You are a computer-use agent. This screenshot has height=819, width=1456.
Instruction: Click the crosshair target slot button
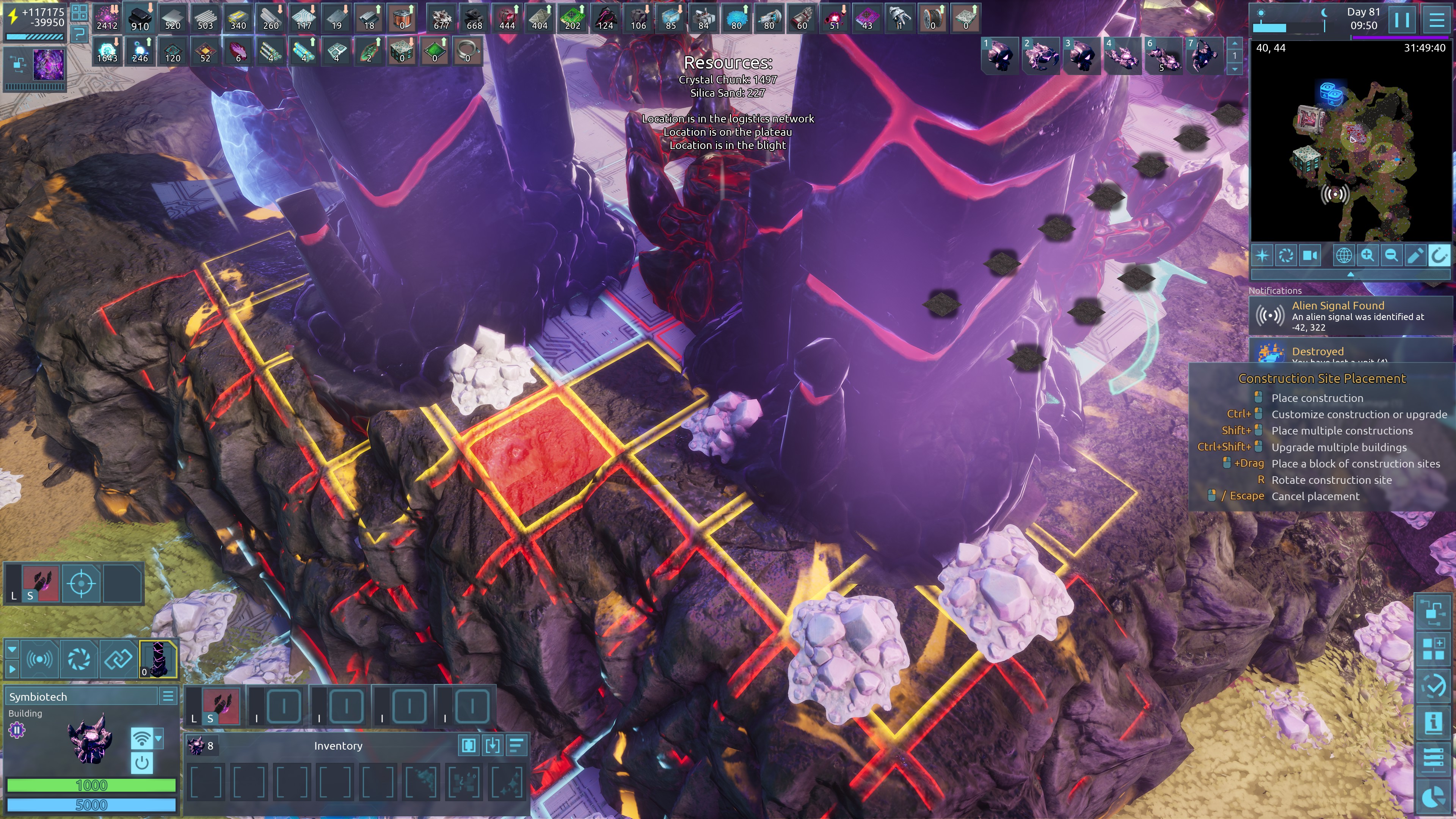[x=81, y=583]
